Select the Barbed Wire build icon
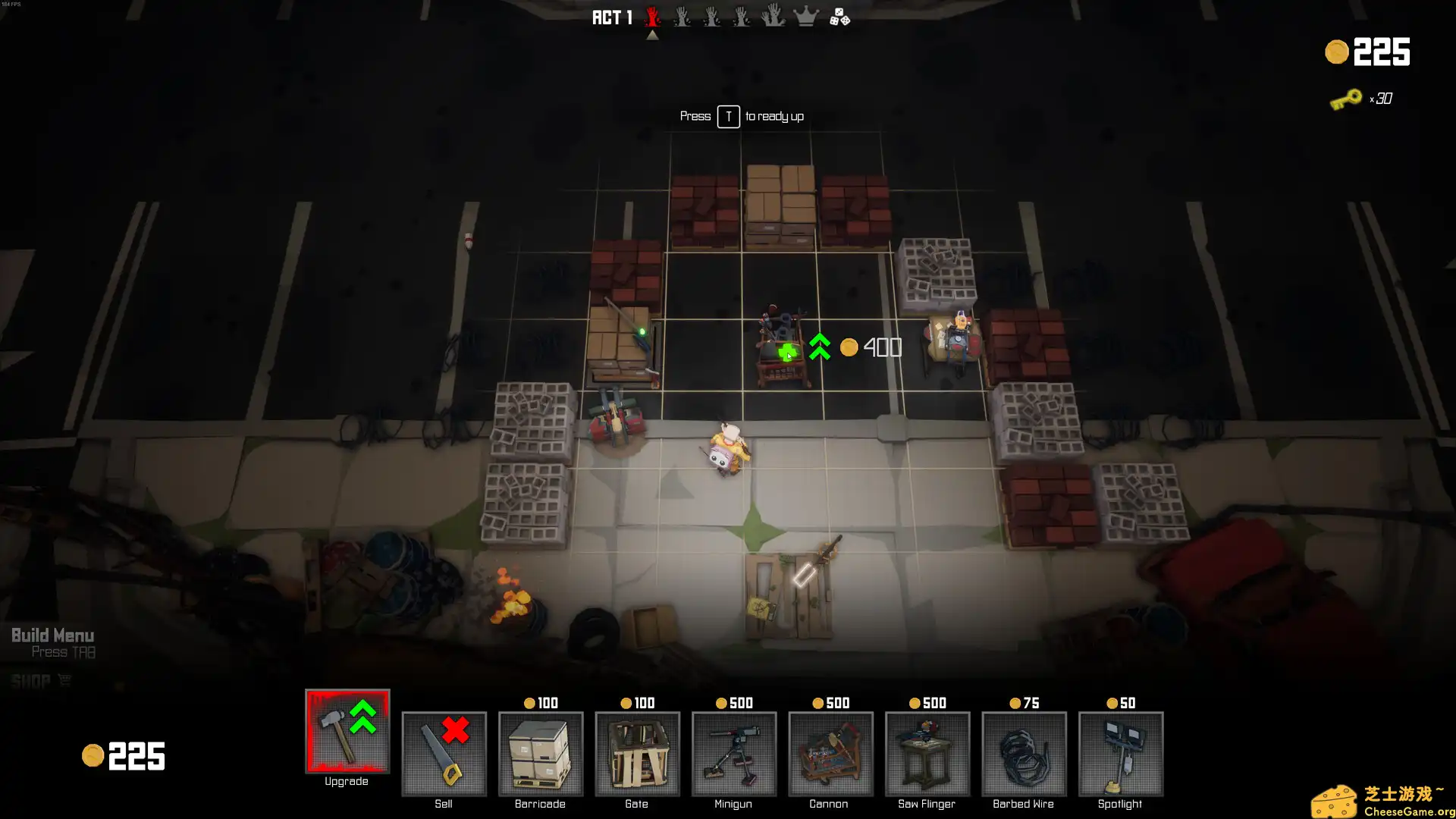The image size is (1456, 819). click(x=1023, y=755)
